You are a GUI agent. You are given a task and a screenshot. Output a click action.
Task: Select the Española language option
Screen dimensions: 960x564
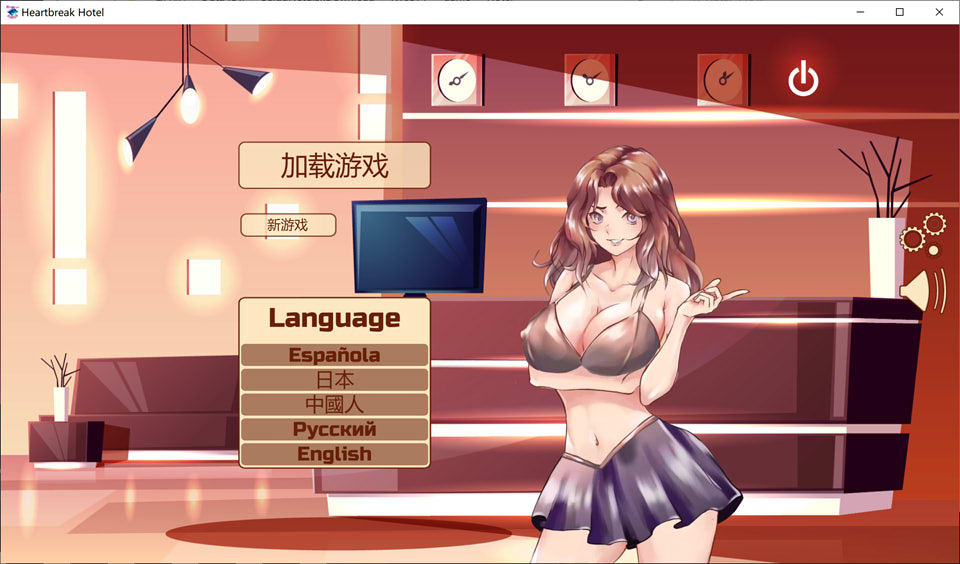(334, 355)
